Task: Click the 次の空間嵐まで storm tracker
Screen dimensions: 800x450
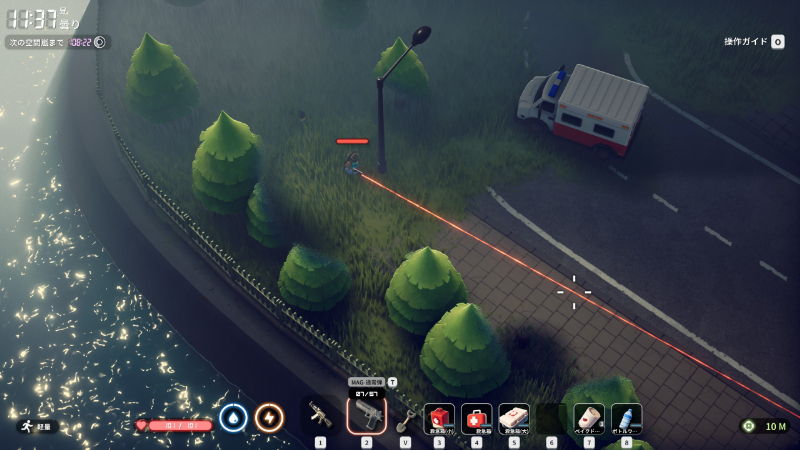Action: tap(57, 42)
